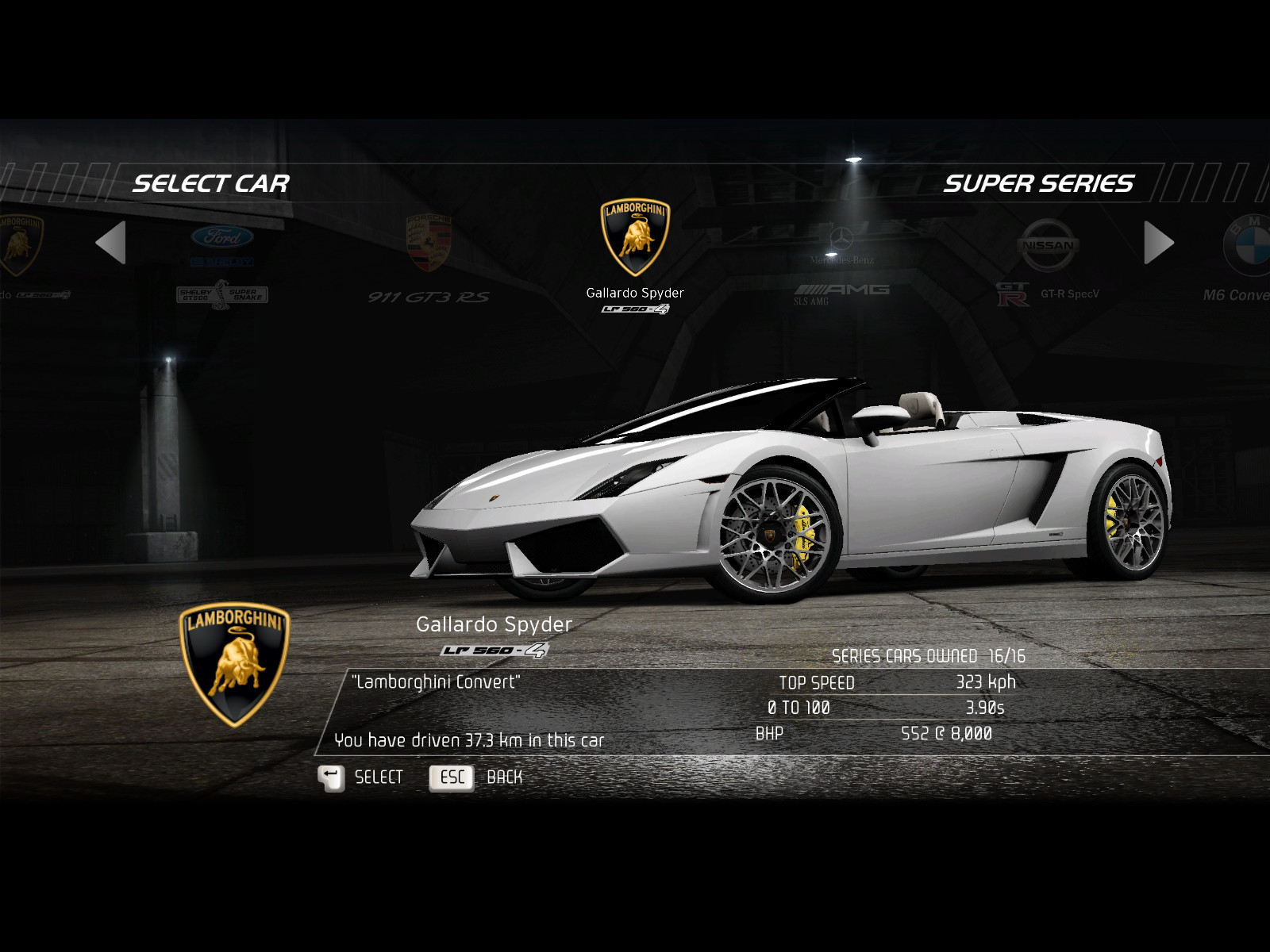This screenshot has width=1270, height=952.
Task: Show the next car with right arrow
Action: 1158,243
